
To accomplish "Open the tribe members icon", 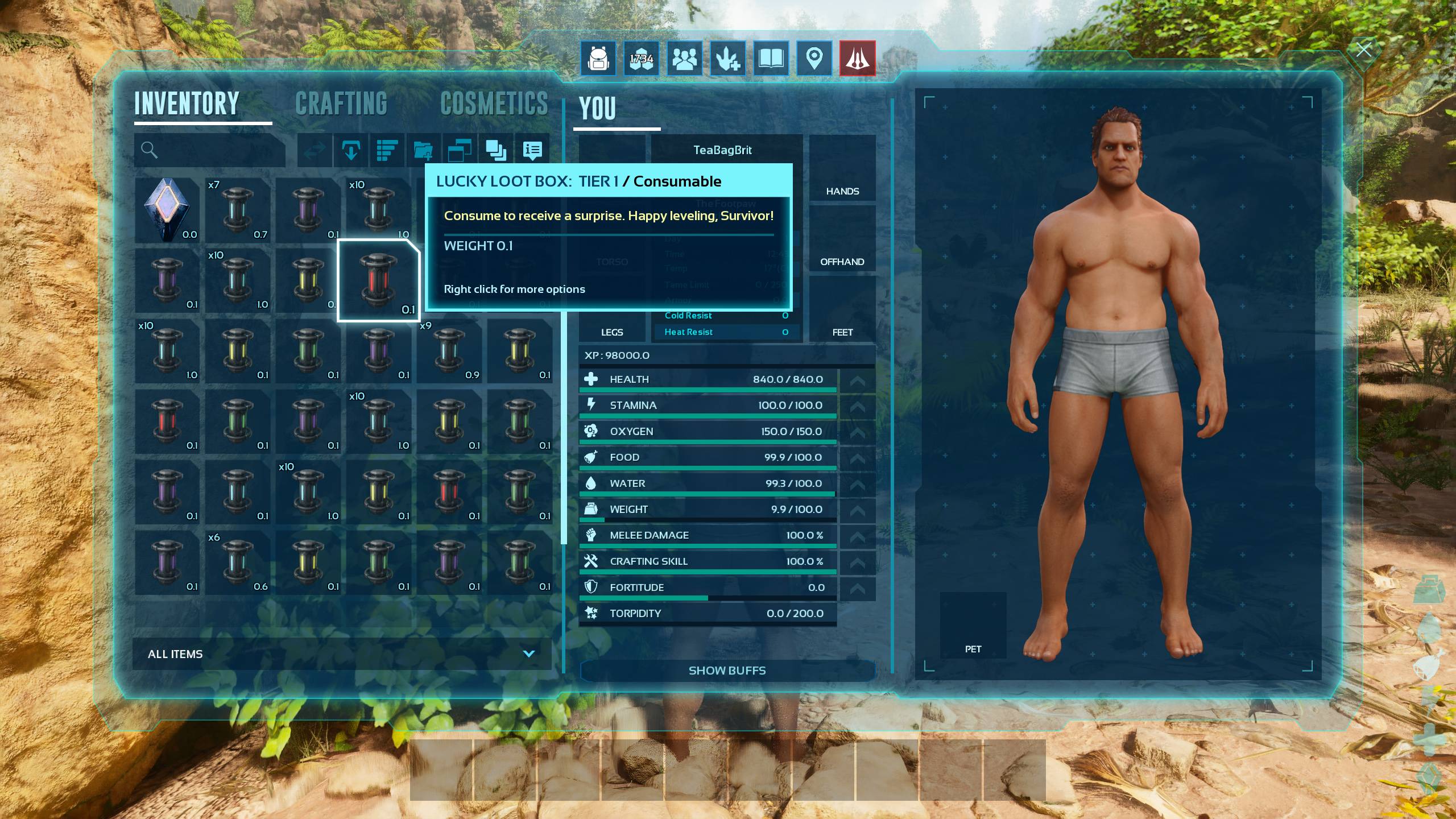I will [684, 58].
